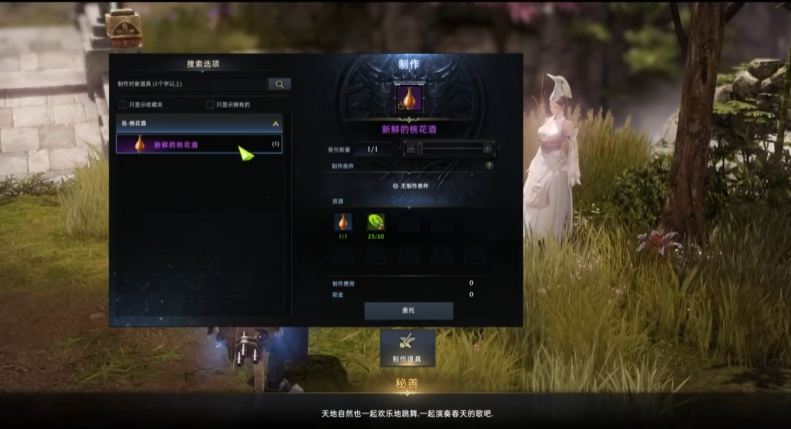
Task: Select the green leaf material slot
Action: point(376,223)
